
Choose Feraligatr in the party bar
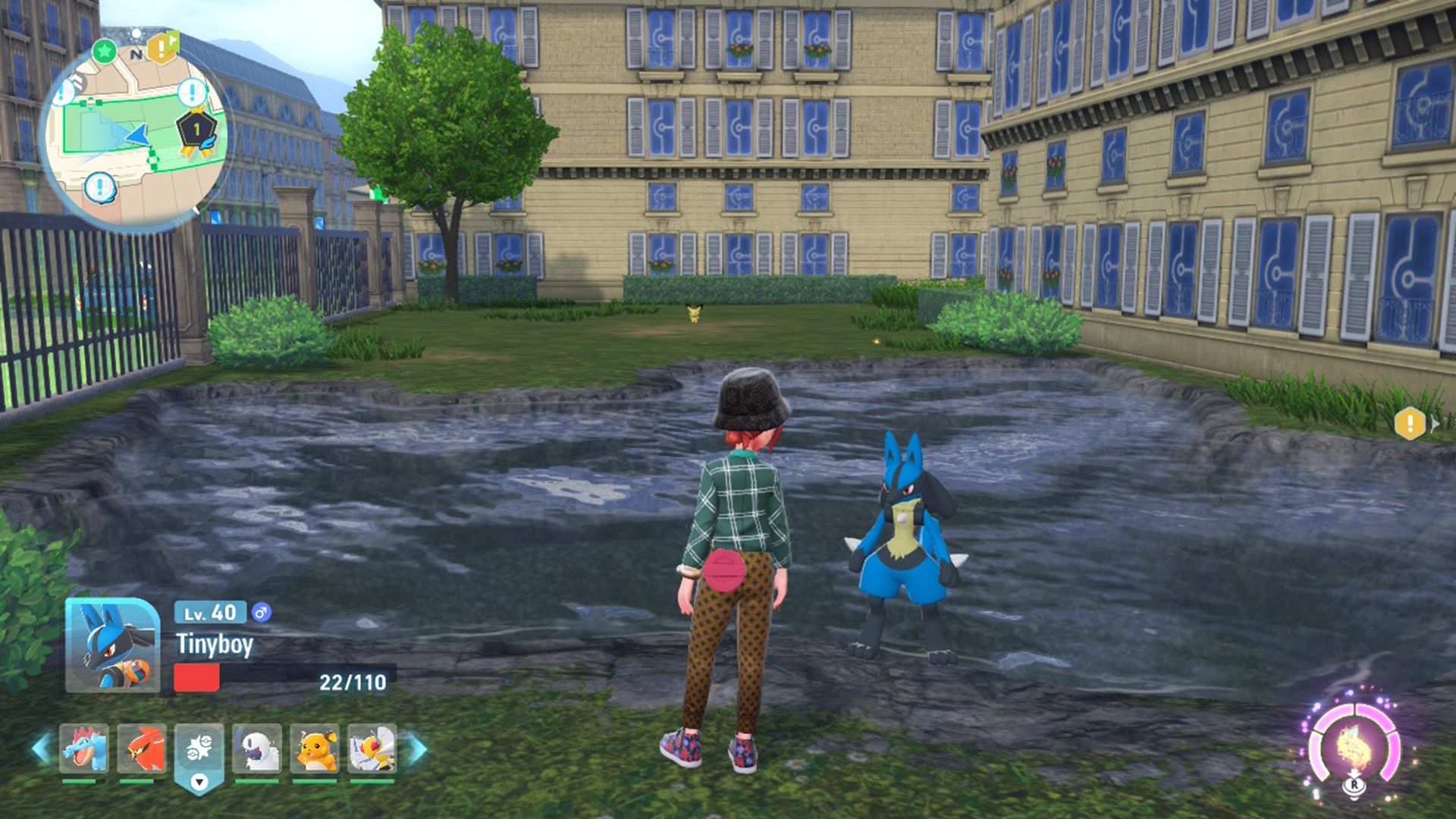click(x=83, y=748)
